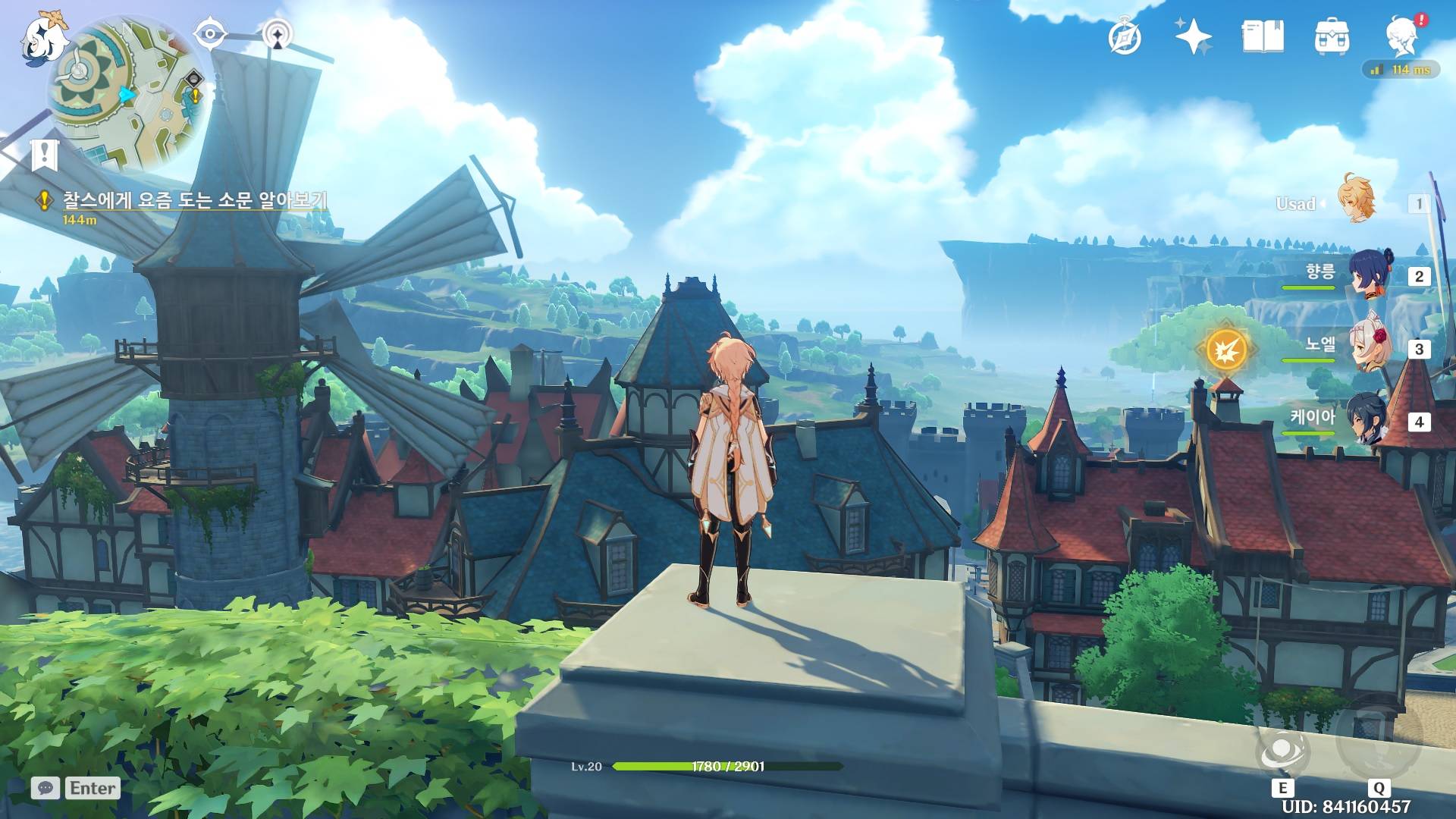Viewport: 1456px width, 819px height.
Task: Switch to 향릉 in the party list
Action: (1369, 275)
